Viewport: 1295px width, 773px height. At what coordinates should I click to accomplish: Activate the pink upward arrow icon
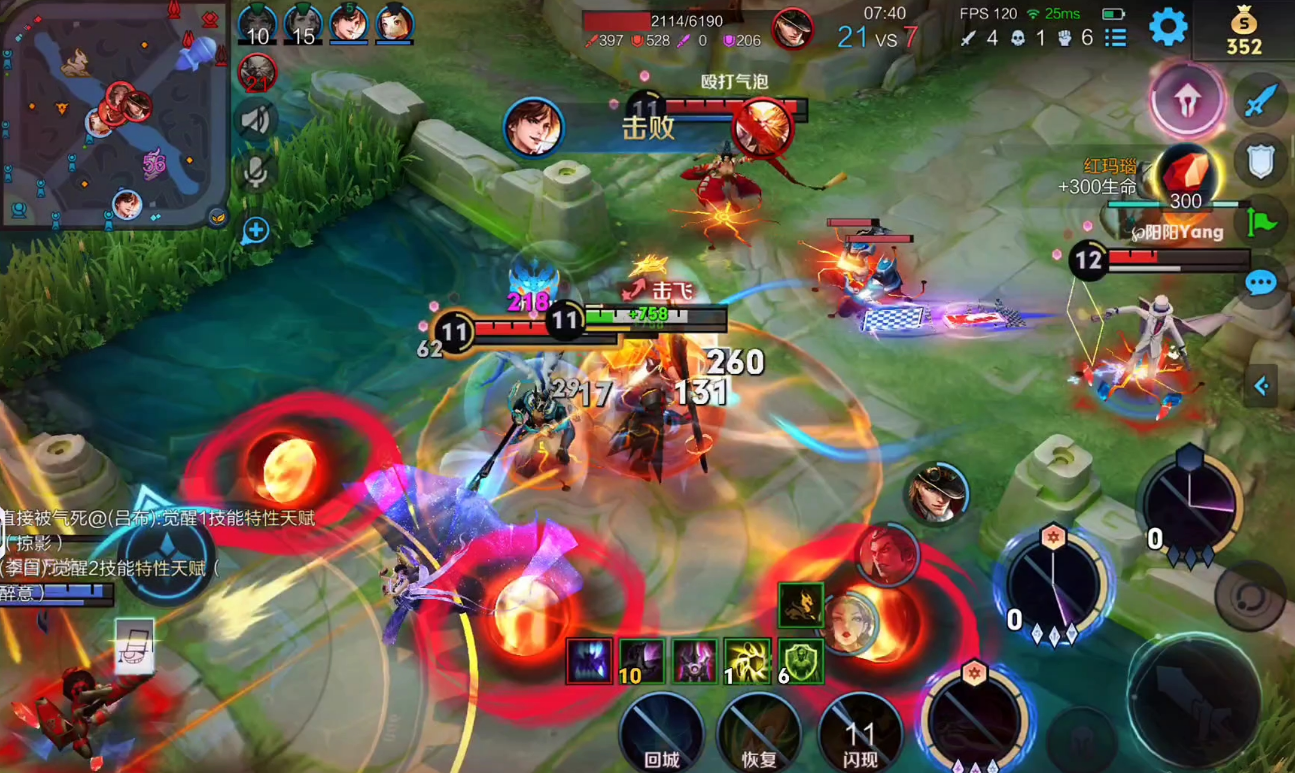(1187, 101)
